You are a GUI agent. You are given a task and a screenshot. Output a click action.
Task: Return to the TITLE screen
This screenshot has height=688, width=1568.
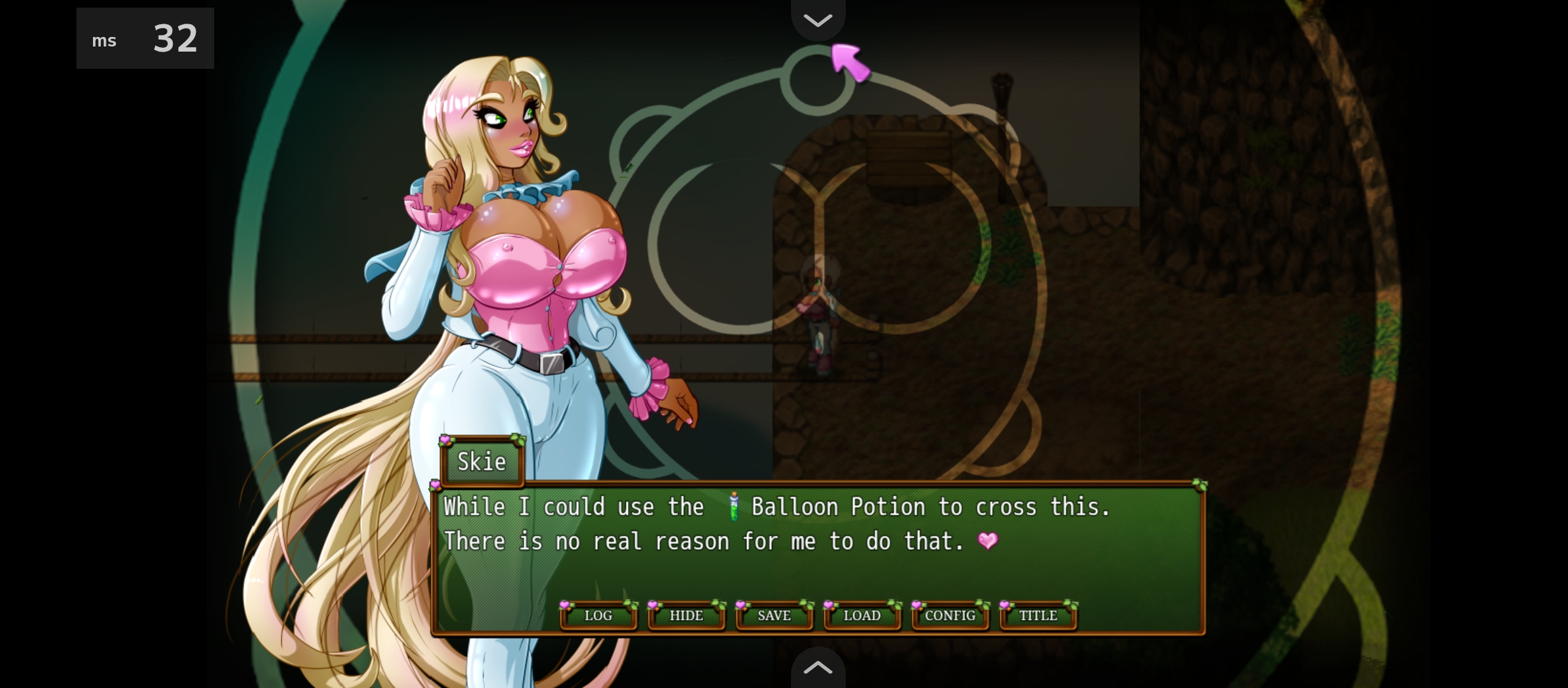click(1038, 615)
